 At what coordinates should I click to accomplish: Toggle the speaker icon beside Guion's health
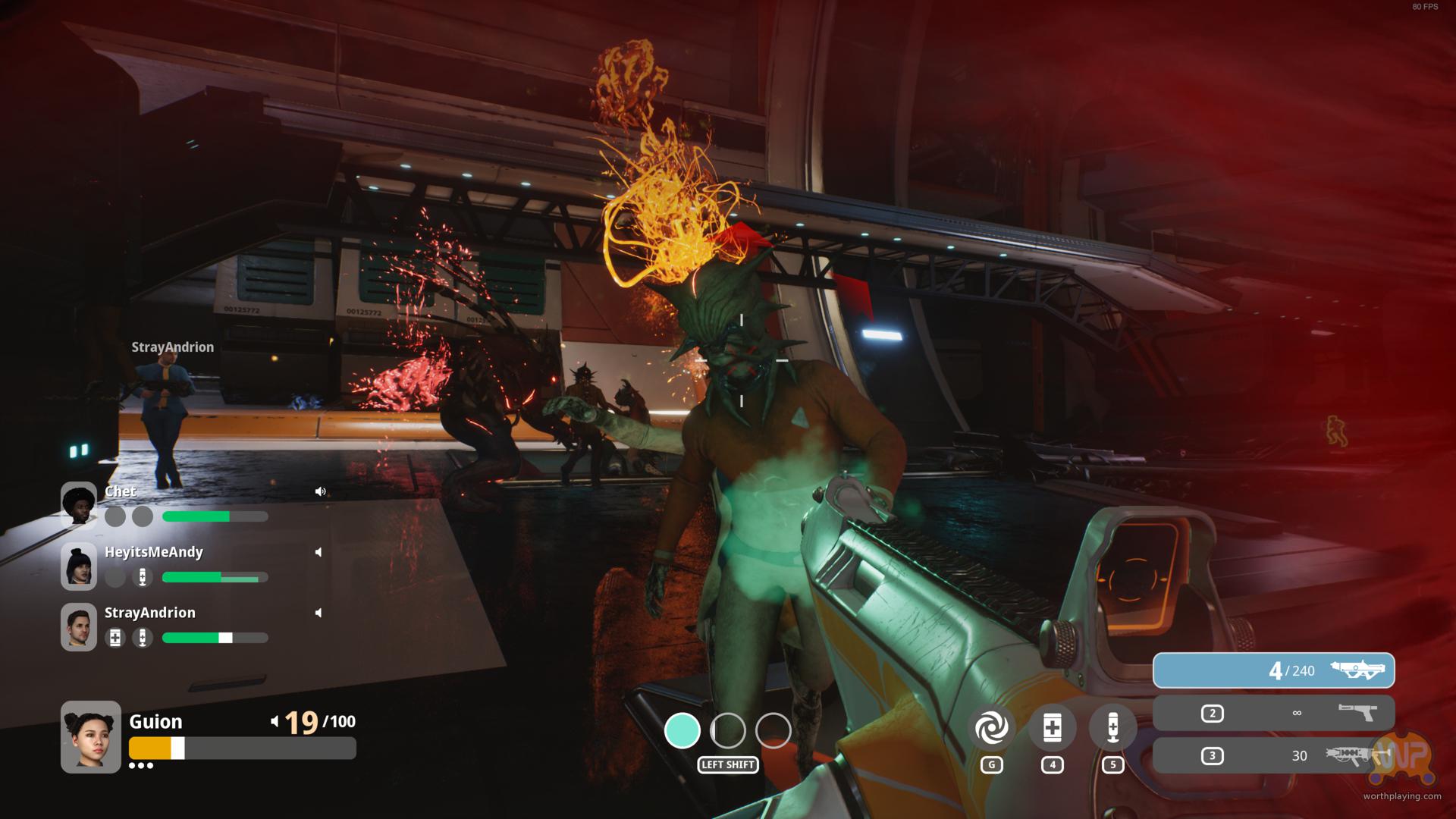[275, 721]
